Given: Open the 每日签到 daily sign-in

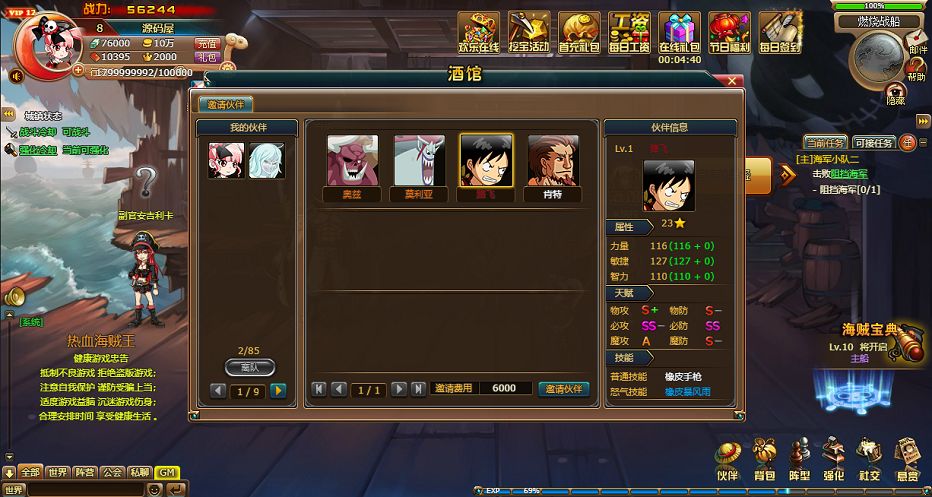Looking at the screenshot, I should [x=780, y=33].
